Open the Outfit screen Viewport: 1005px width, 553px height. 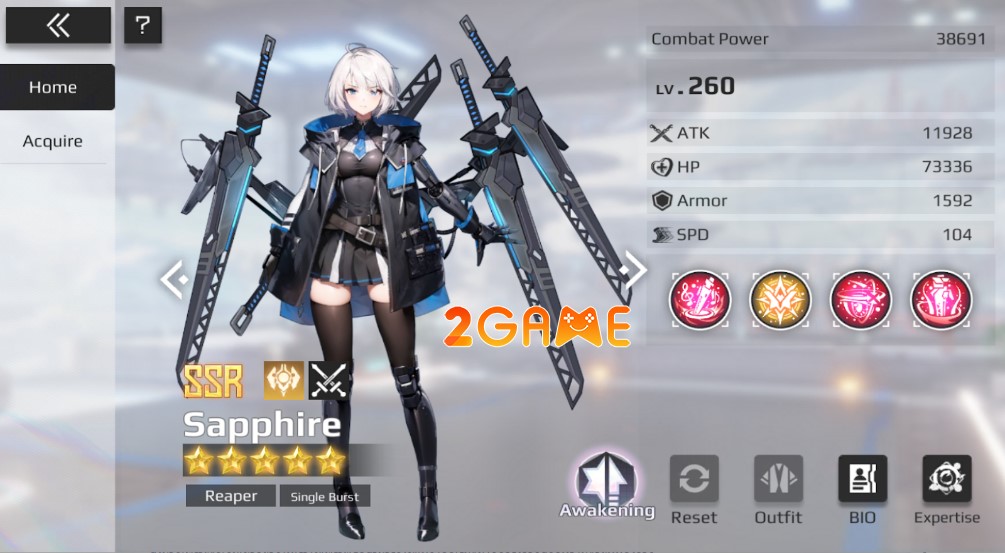(x=778, y=490)
